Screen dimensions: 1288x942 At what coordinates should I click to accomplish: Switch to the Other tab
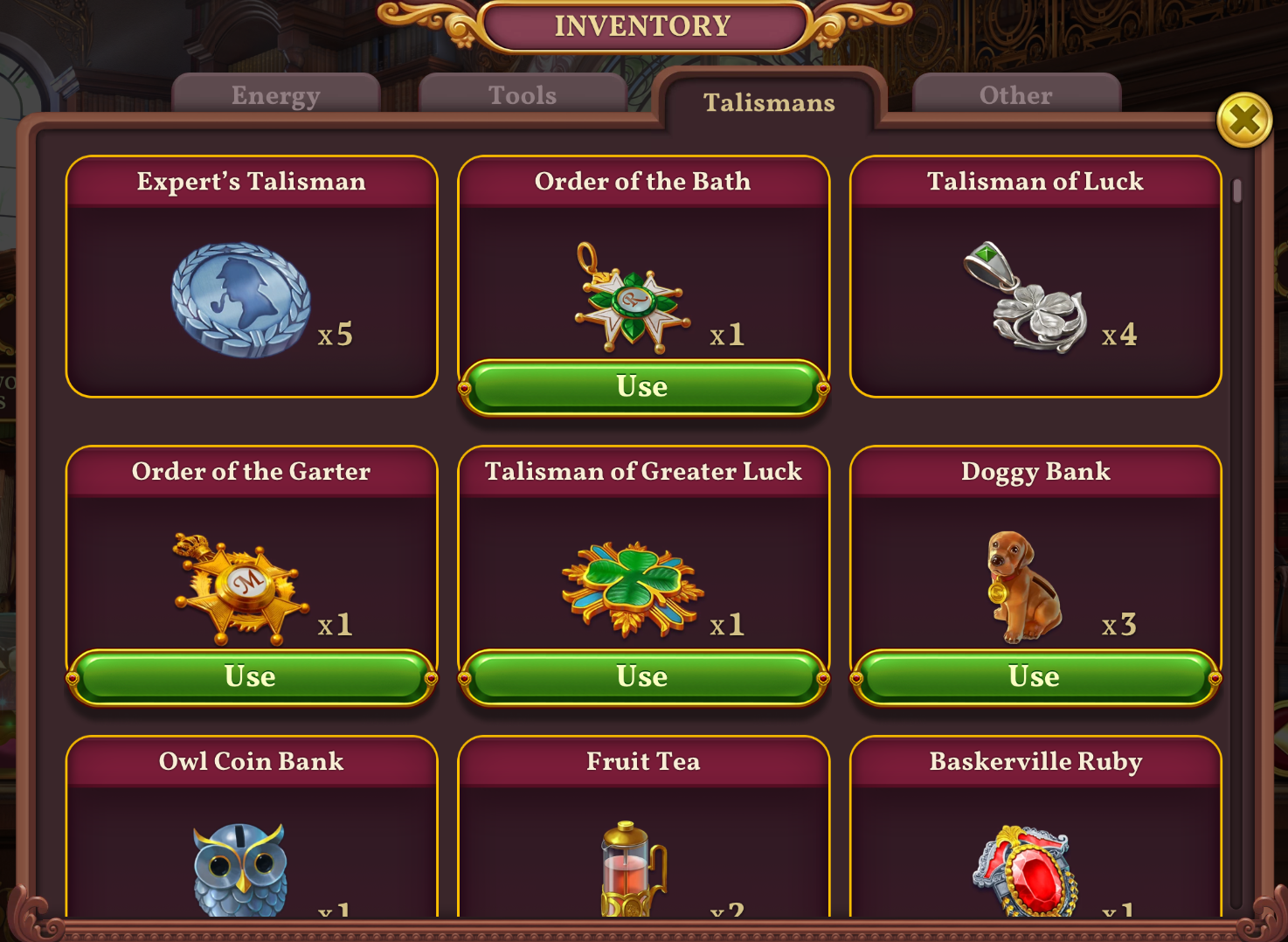click(1014, 95)
